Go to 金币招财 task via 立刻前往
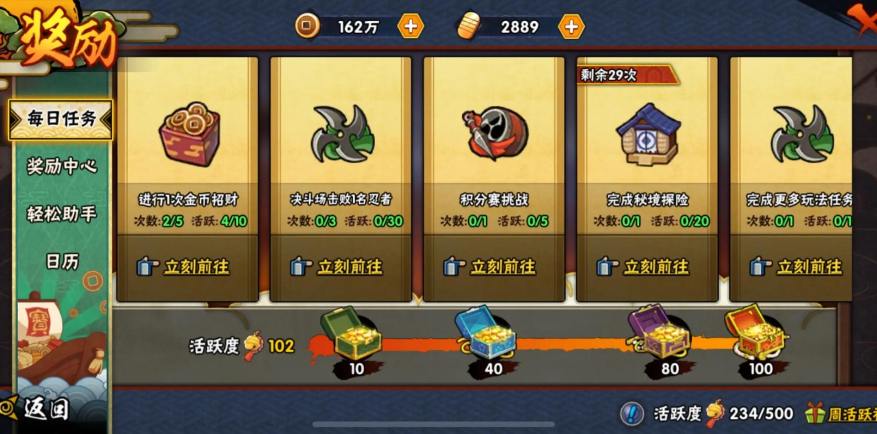The height and width of the screenshot is (434, 877). [x=187, y=267]
